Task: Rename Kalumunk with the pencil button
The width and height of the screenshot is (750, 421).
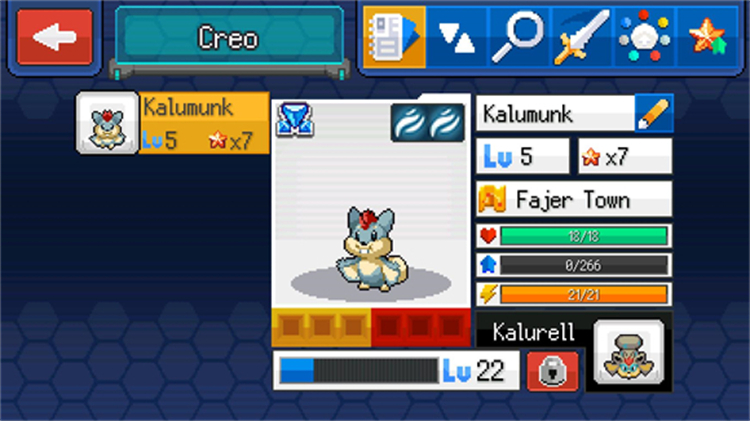Action: (654, 114)
